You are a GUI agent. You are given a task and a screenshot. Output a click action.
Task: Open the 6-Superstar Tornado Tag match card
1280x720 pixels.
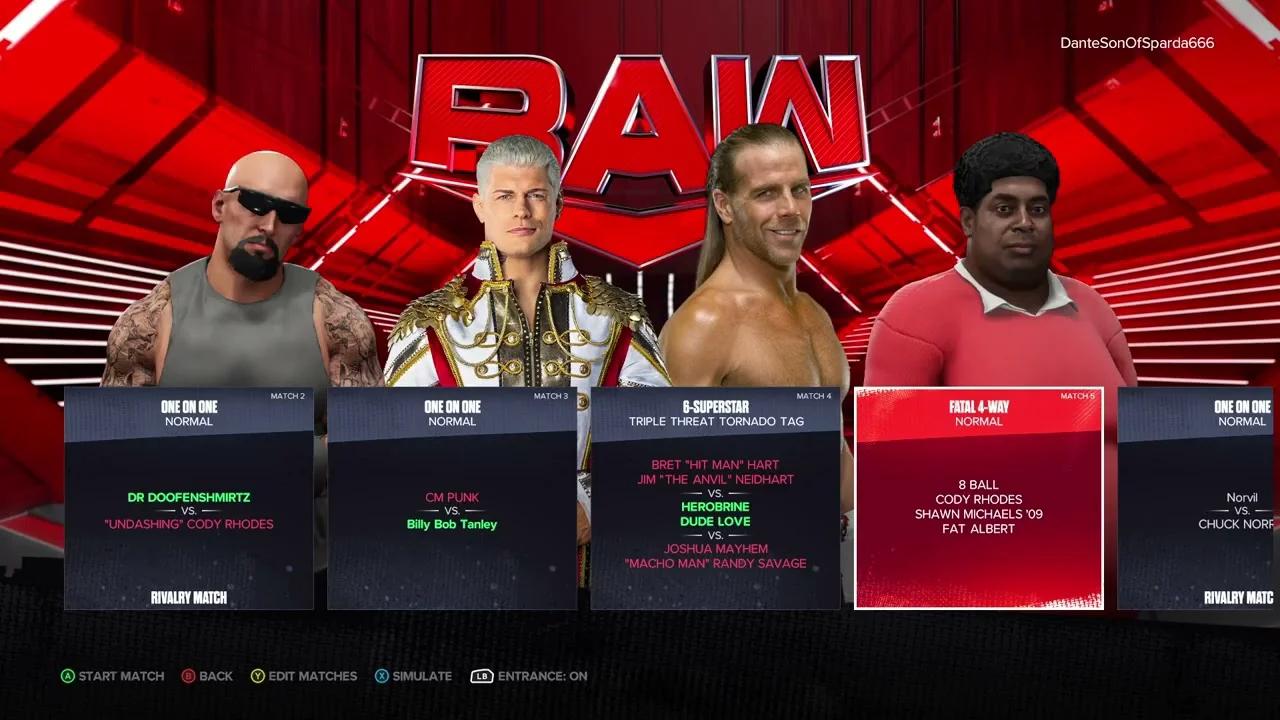[716, 497]
